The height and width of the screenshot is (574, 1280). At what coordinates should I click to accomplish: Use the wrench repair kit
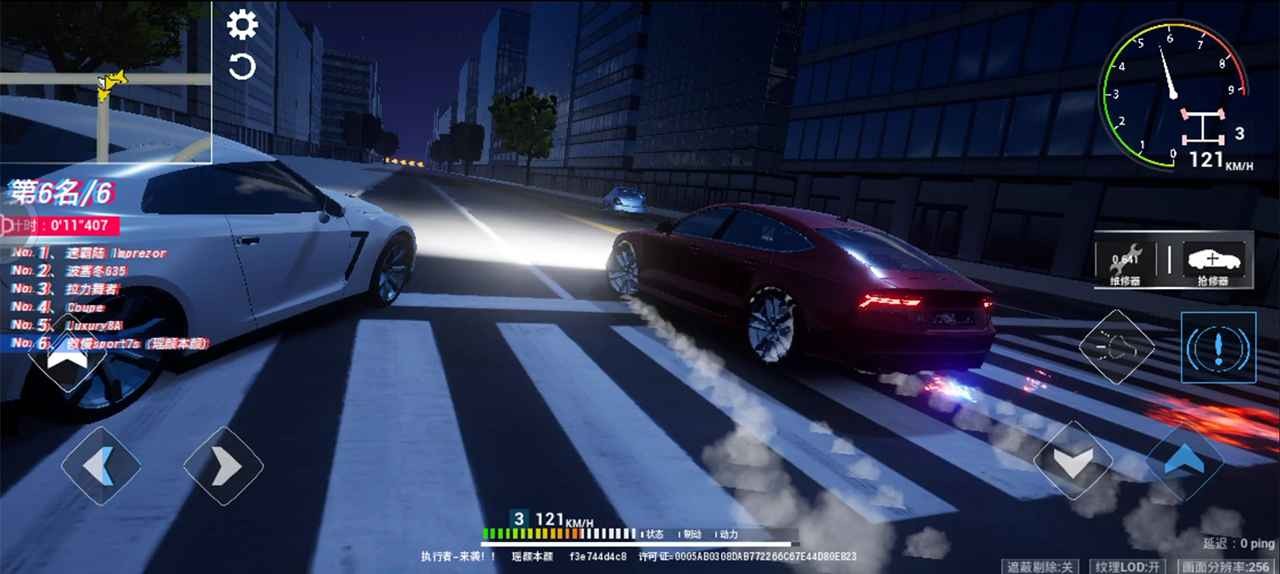[x=1125, y=264]
